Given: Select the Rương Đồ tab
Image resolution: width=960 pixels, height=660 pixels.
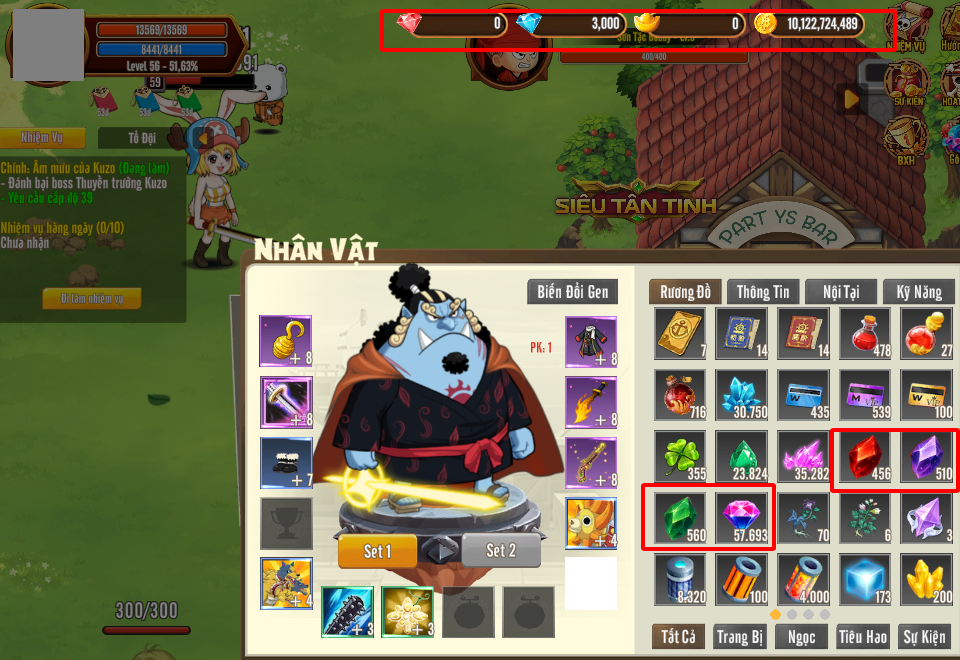Looking at the screenshot, I should click(x=685, y=292).
